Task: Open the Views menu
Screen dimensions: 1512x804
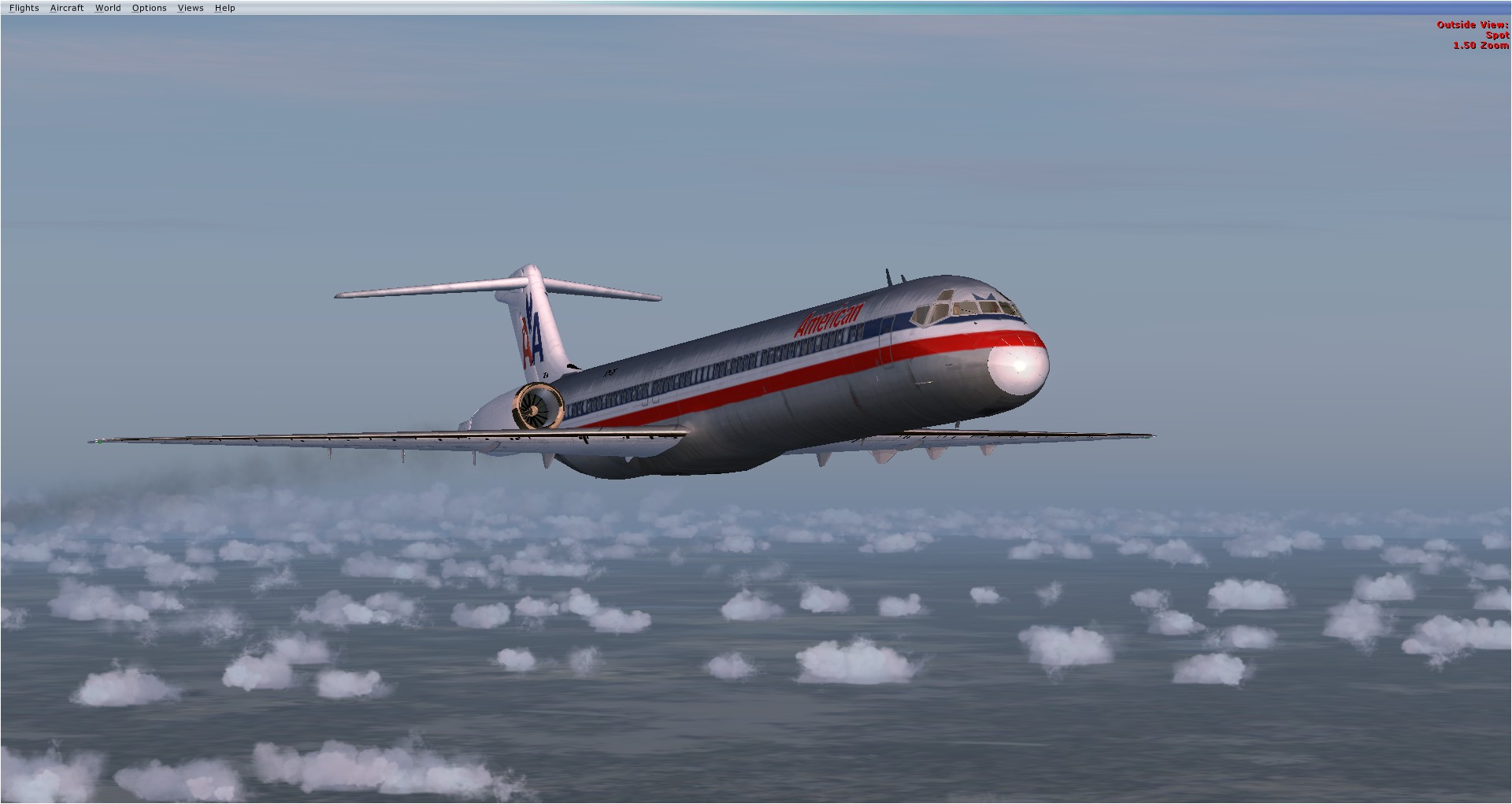Action: tap(191, 8)
